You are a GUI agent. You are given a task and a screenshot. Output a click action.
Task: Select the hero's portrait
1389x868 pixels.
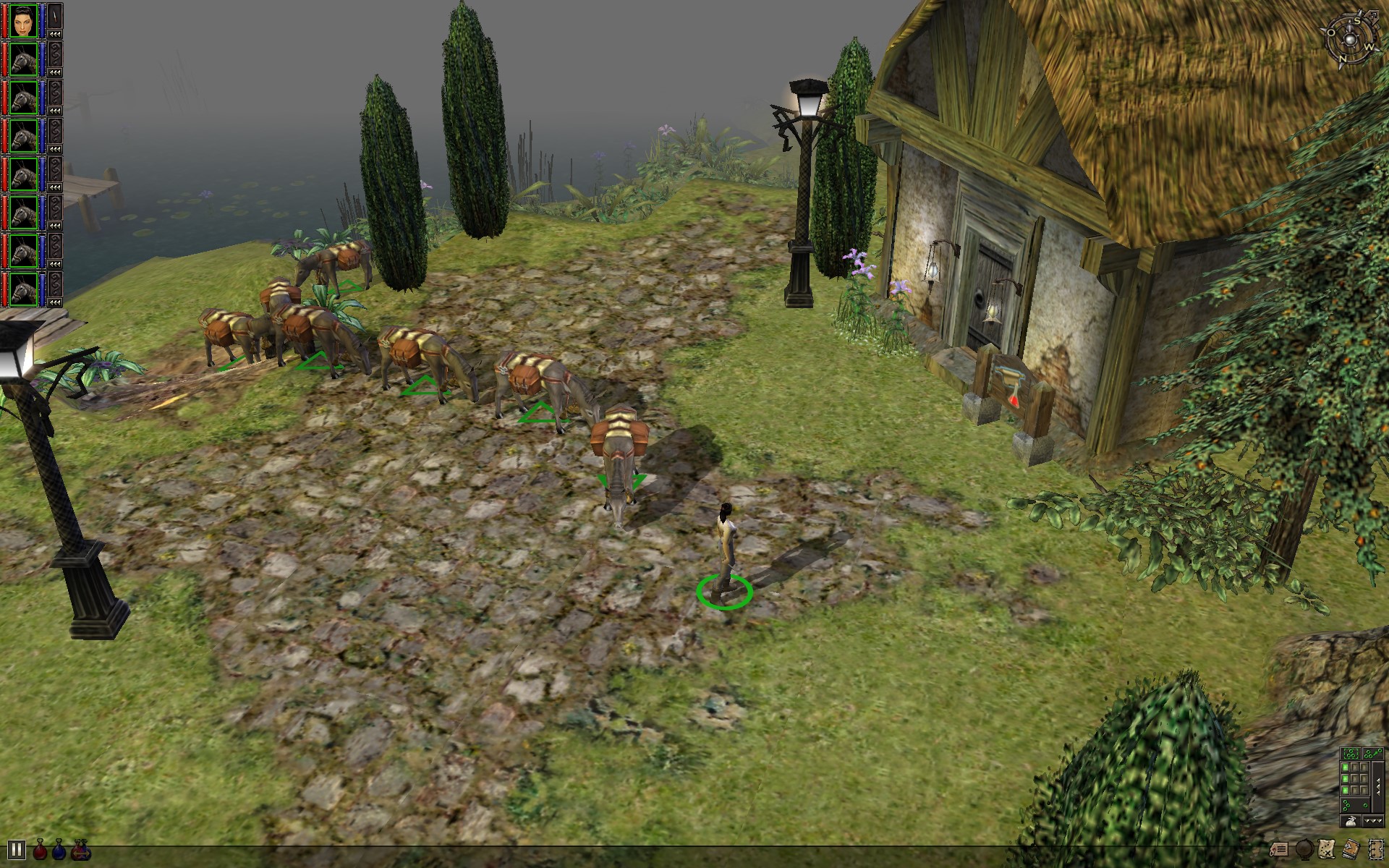tap(24, 20)
